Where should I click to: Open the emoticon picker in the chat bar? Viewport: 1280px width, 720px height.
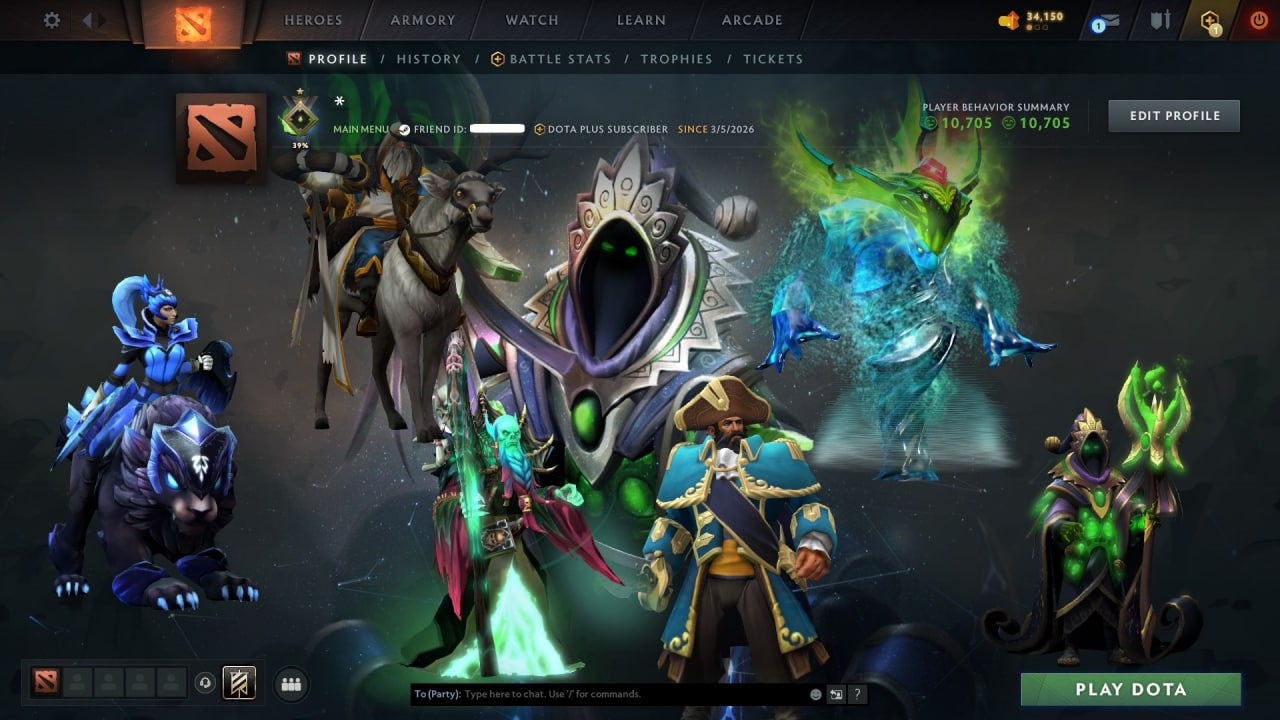coord(815,693)
